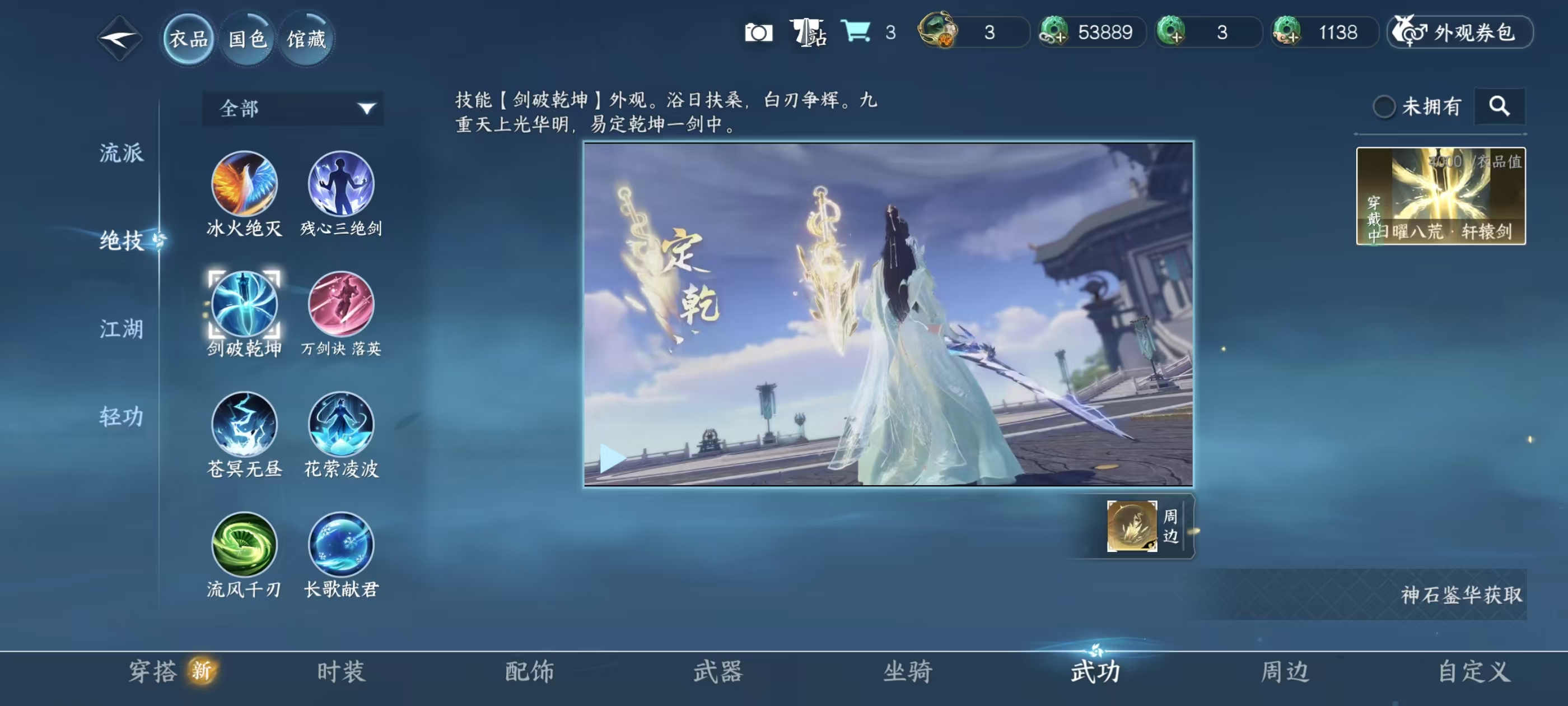Click the search magnifier icon
The height and width of the screenshot is (706, 1568).
pos(1500,106)
